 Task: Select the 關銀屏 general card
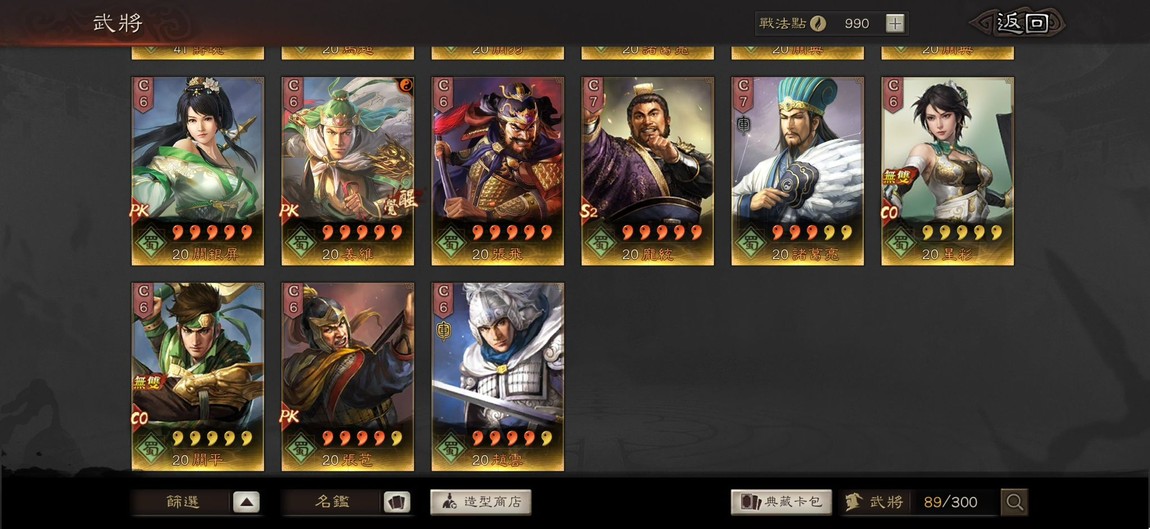[x=198, y=170]
